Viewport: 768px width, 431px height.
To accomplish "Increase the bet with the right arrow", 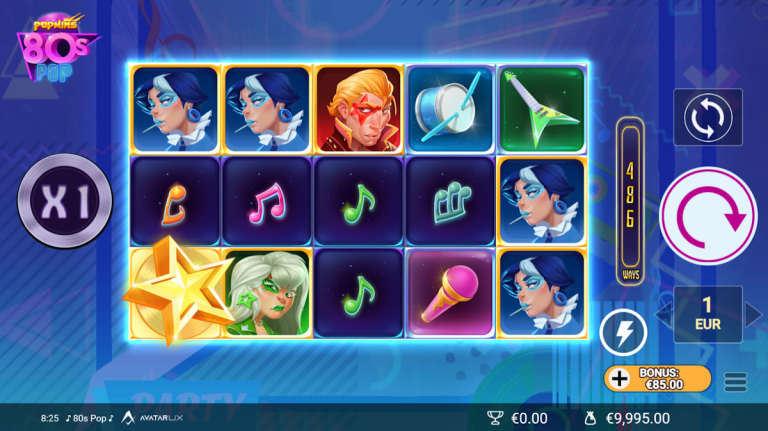I will [753, 315].
